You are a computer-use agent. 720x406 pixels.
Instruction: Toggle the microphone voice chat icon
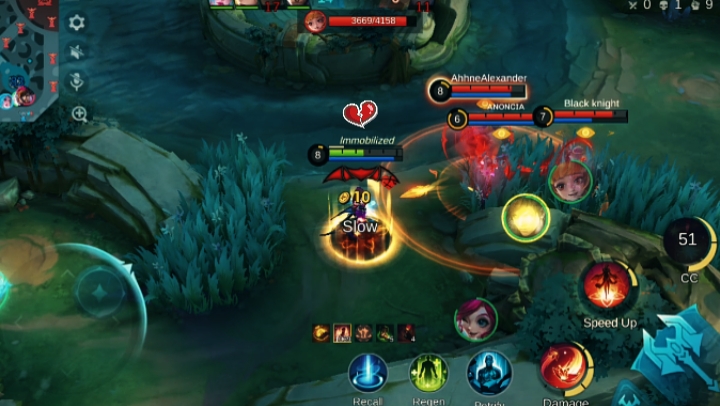pyautogui.click(x=76, y=82)
